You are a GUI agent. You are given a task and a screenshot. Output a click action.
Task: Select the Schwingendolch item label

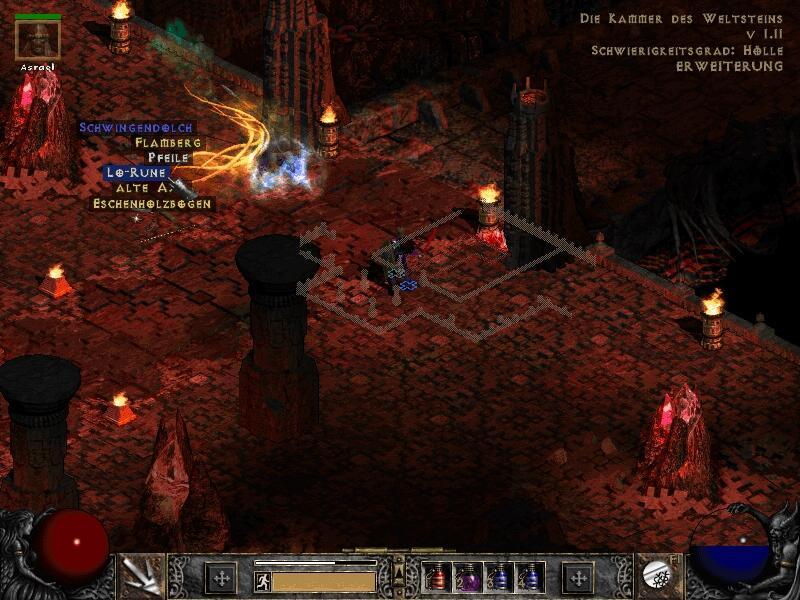coord(136,128)
